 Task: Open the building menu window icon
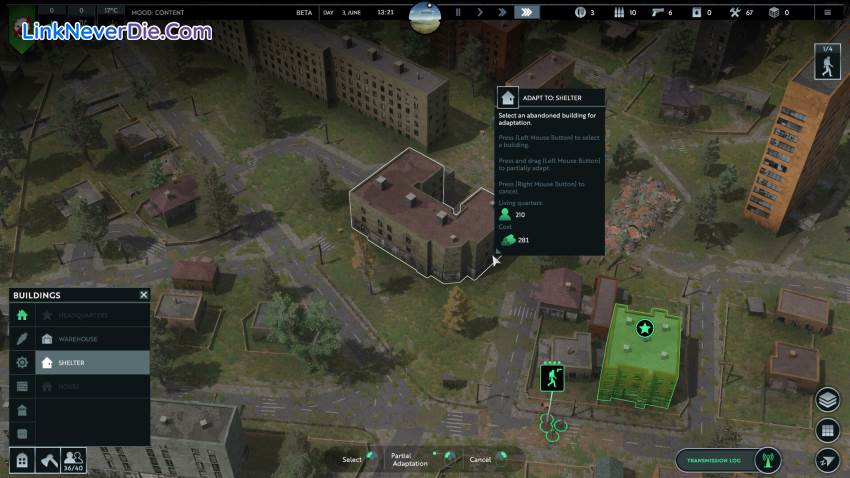tap(22, 459)
